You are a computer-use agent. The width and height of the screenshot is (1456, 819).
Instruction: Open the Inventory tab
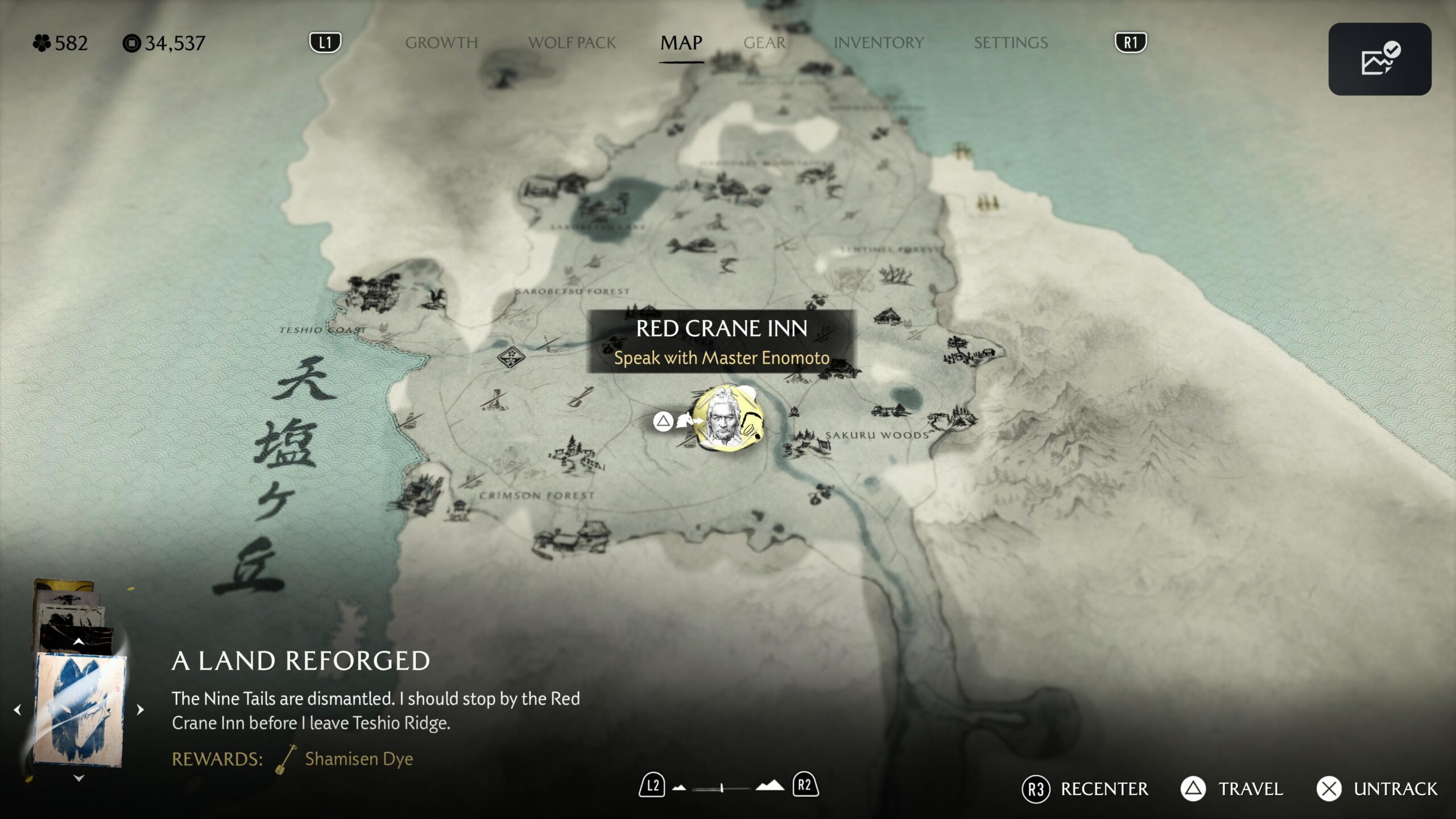click(878, 43)
